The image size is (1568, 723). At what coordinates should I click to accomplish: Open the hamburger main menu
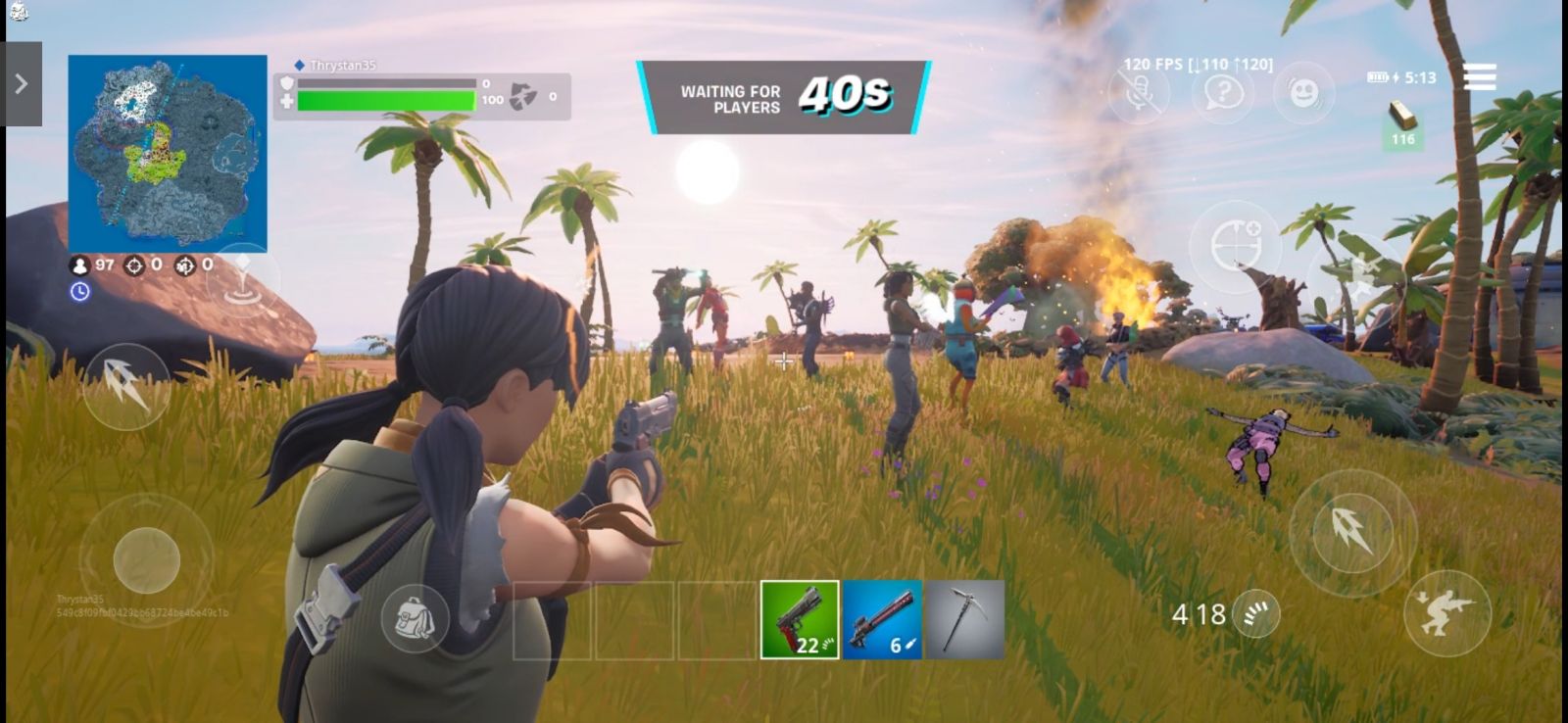coord(1479,76)
